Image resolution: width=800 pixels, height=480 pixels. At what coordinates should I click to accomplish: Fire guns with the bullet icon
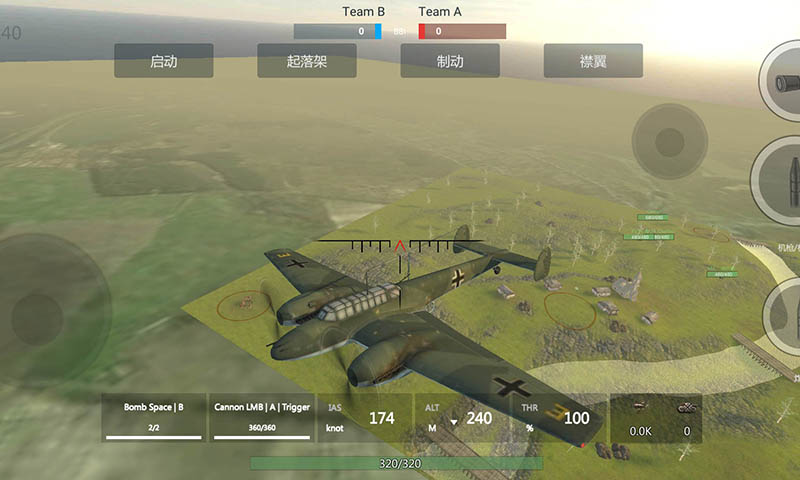click(781, 180)
